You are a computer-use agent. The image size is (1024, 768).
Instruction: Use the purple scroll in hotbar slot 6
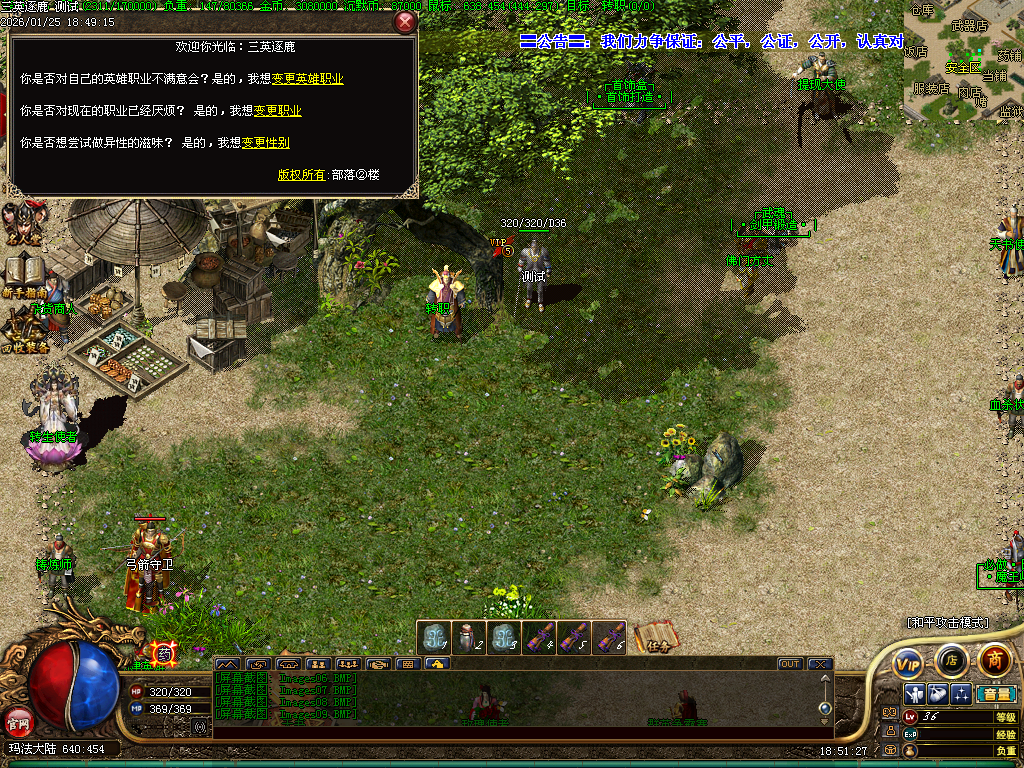pyautogui.click(x=608, y=637)
